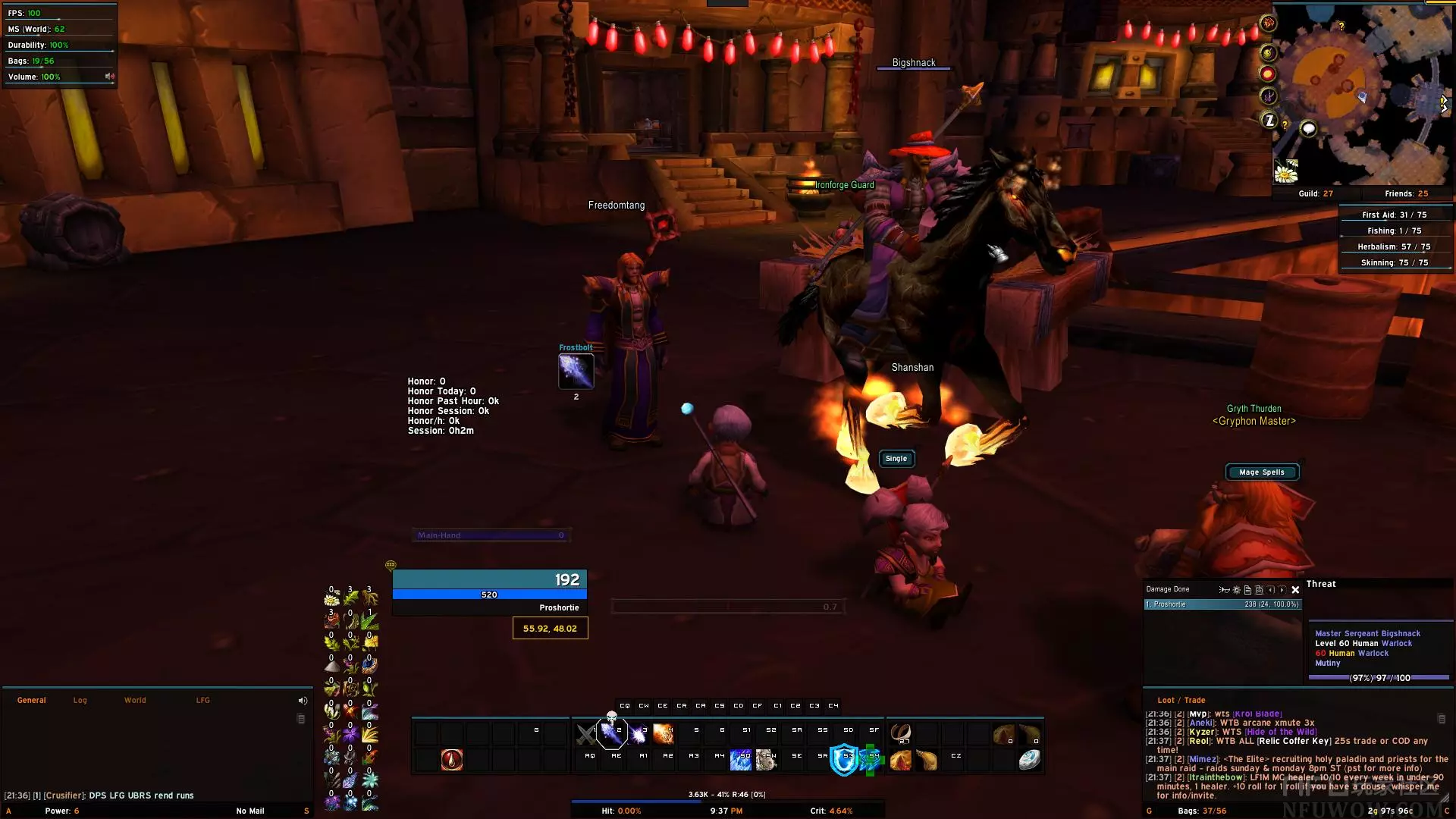Click the Z minimap button
1456x819 pixels.
(1269, 120)
